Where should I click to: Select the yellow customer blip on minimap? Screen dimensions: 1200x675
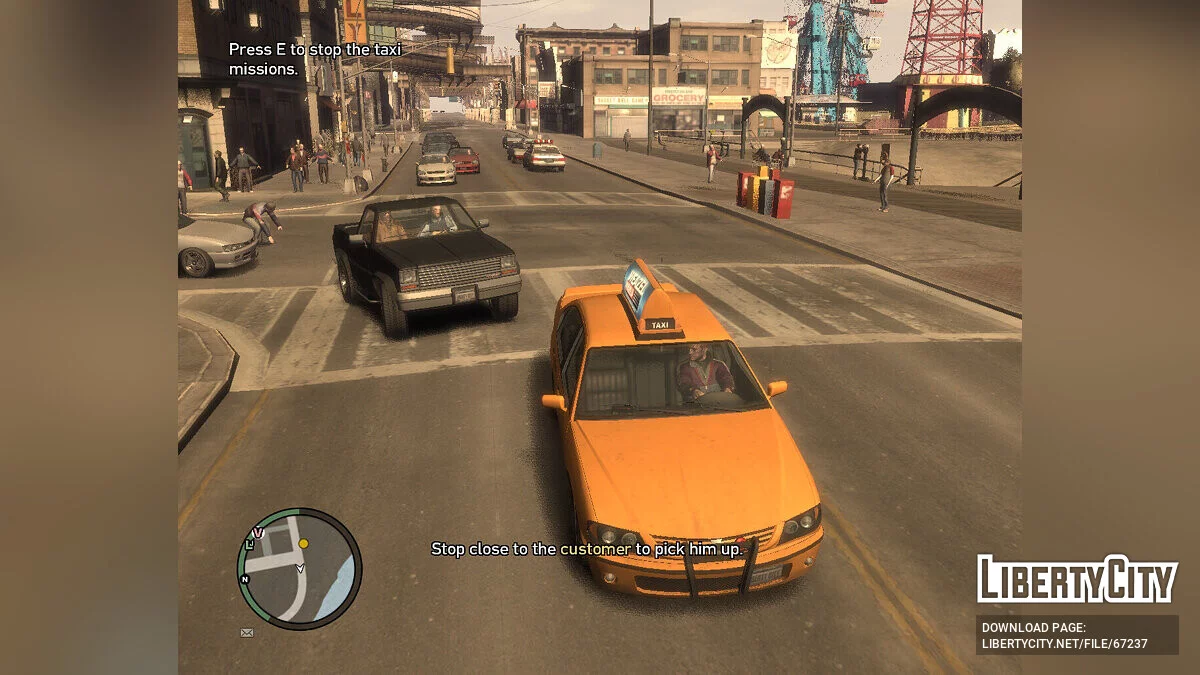click(x=303, y=543)
